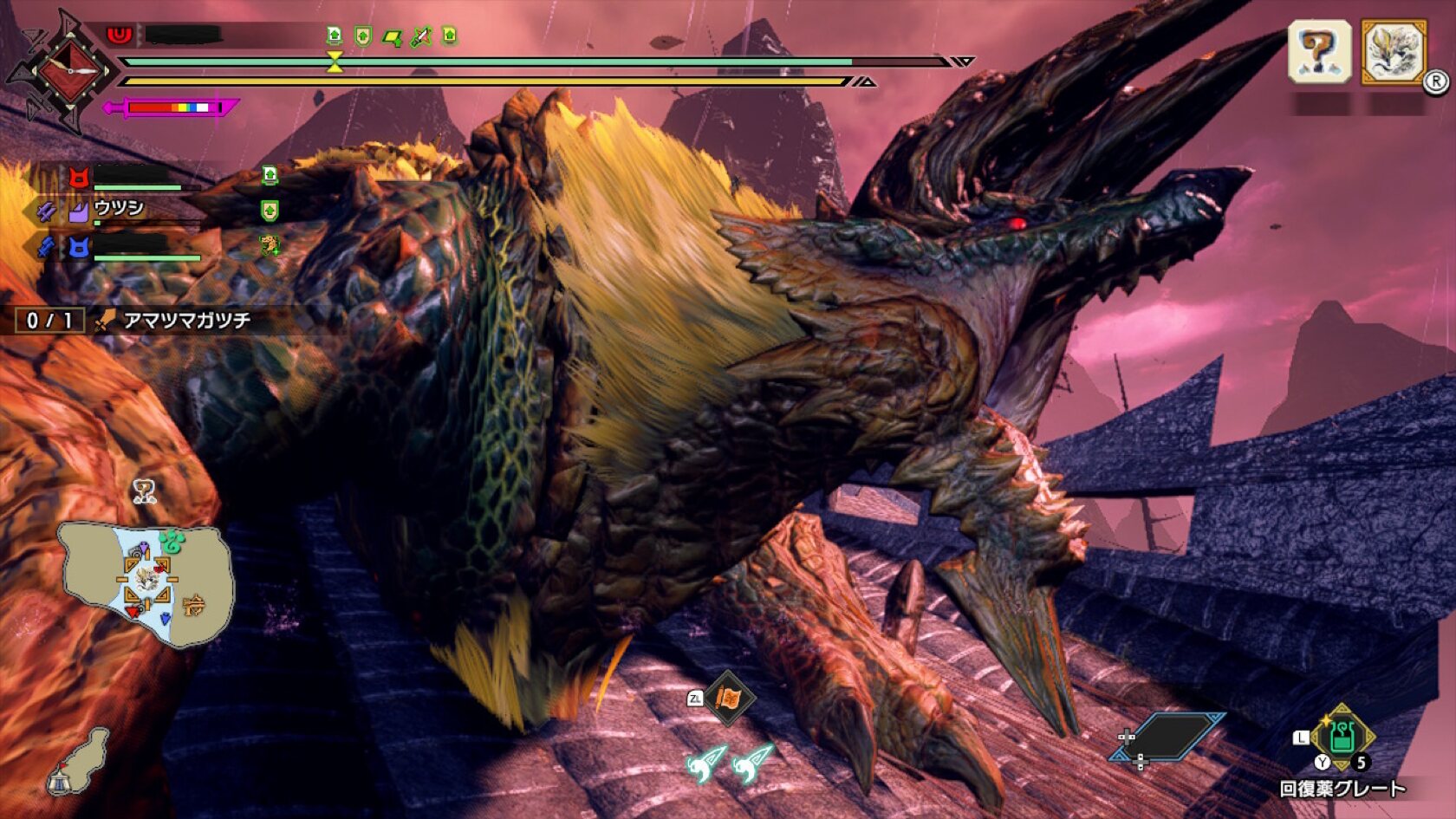The image size is (1456, 819).
Task: Select the question-mark monster marker above minimap
Action: [144, 492]
